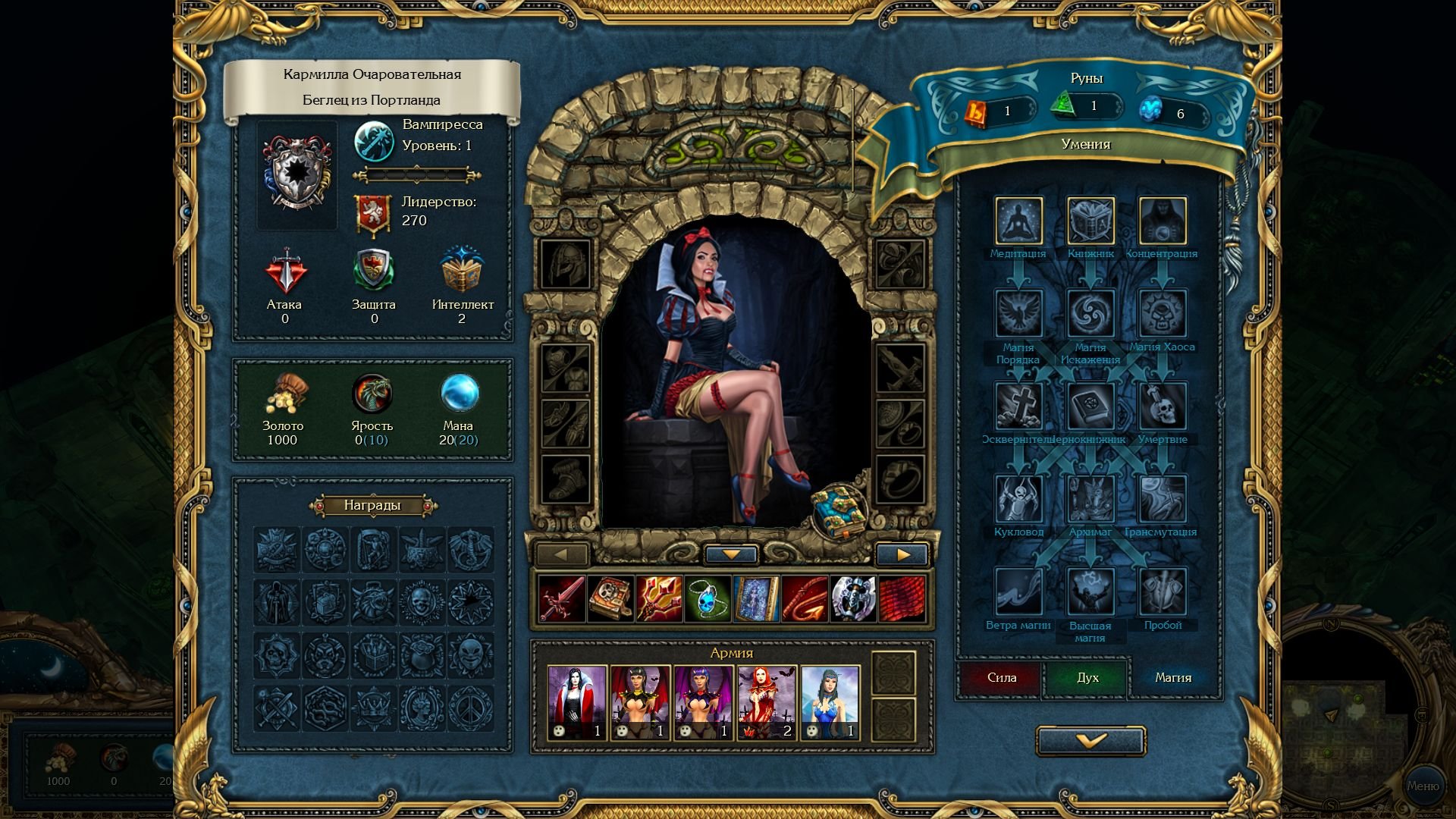
Task: Click the inventory down-arrow button
Action: (x=731, y=555)
